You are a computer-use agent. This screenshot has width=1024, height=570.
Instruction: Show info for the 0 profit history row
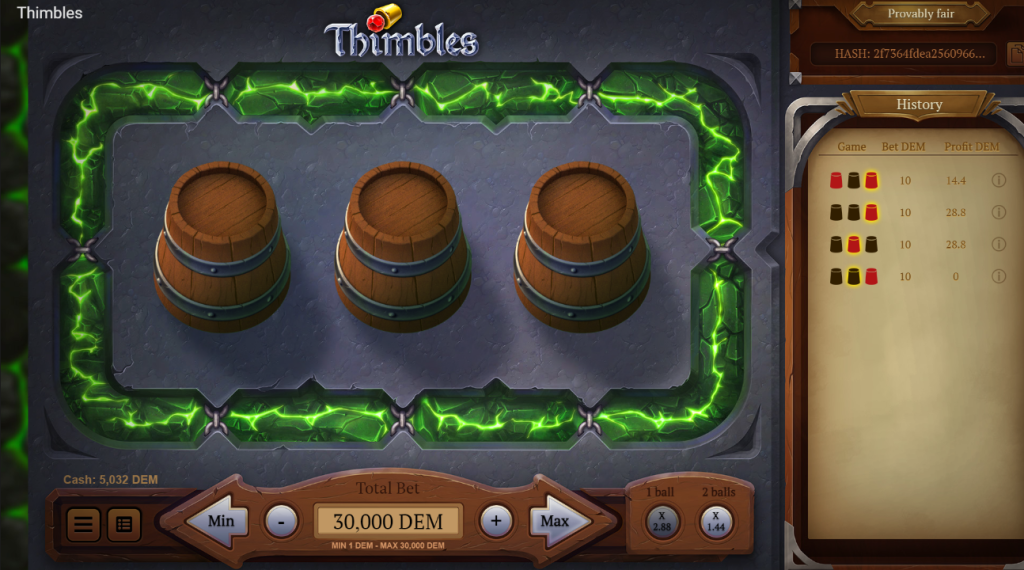[998, 276]
